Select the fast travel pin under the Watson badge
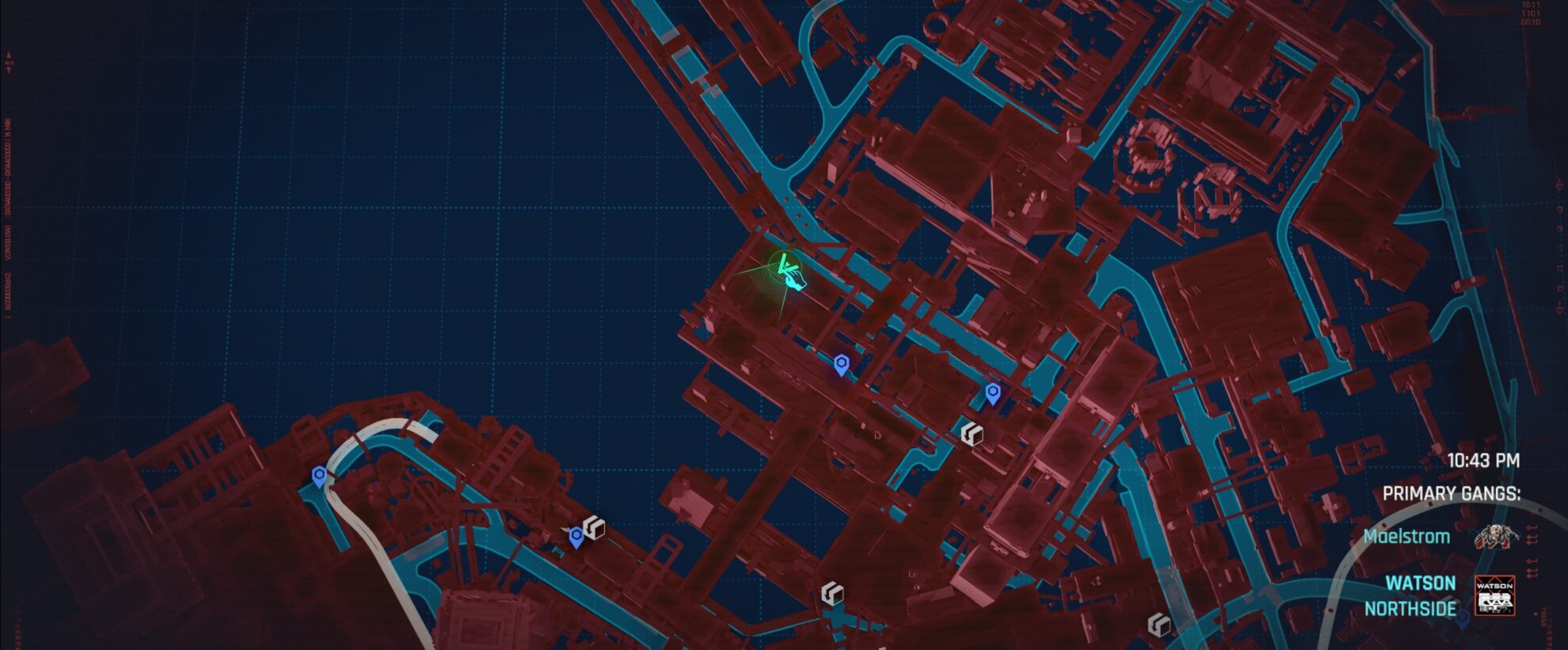Viewport: 1568px width, 650px height. click(1463, 616)
